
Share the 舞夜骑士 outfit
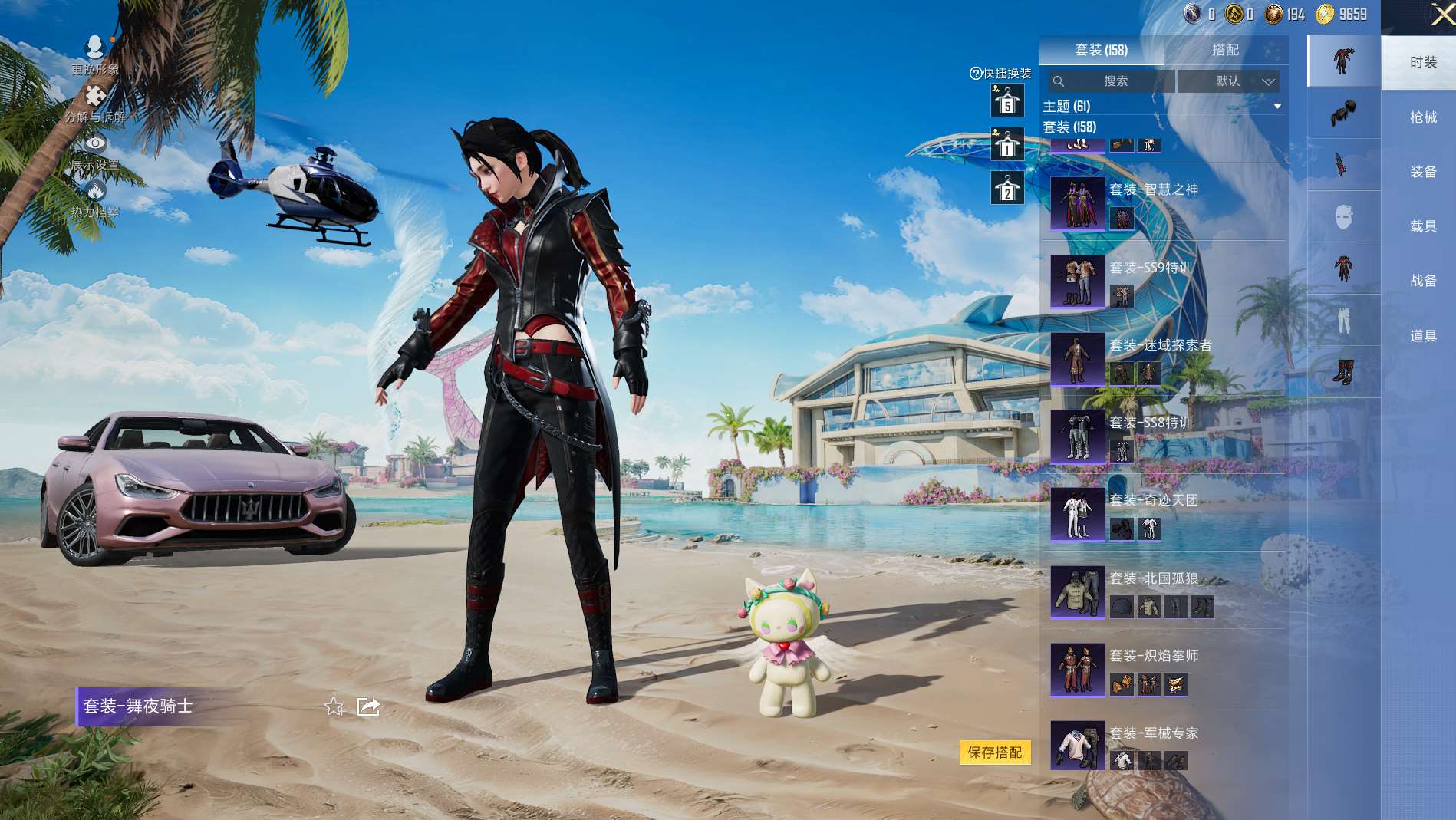click(x=368, y=706)
